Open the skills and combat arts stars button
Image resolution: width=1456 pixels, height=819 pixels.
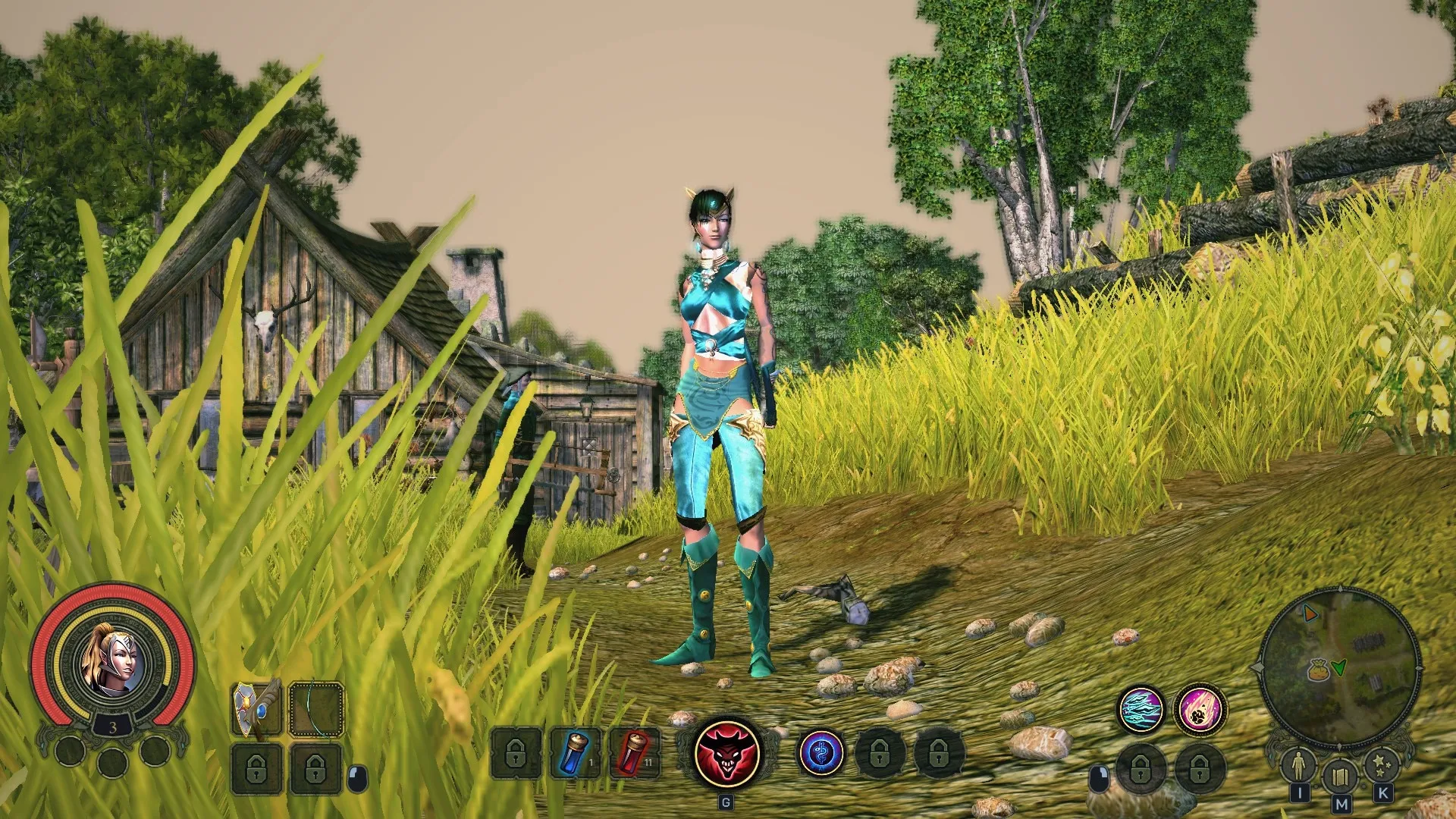coord(1382,765)
